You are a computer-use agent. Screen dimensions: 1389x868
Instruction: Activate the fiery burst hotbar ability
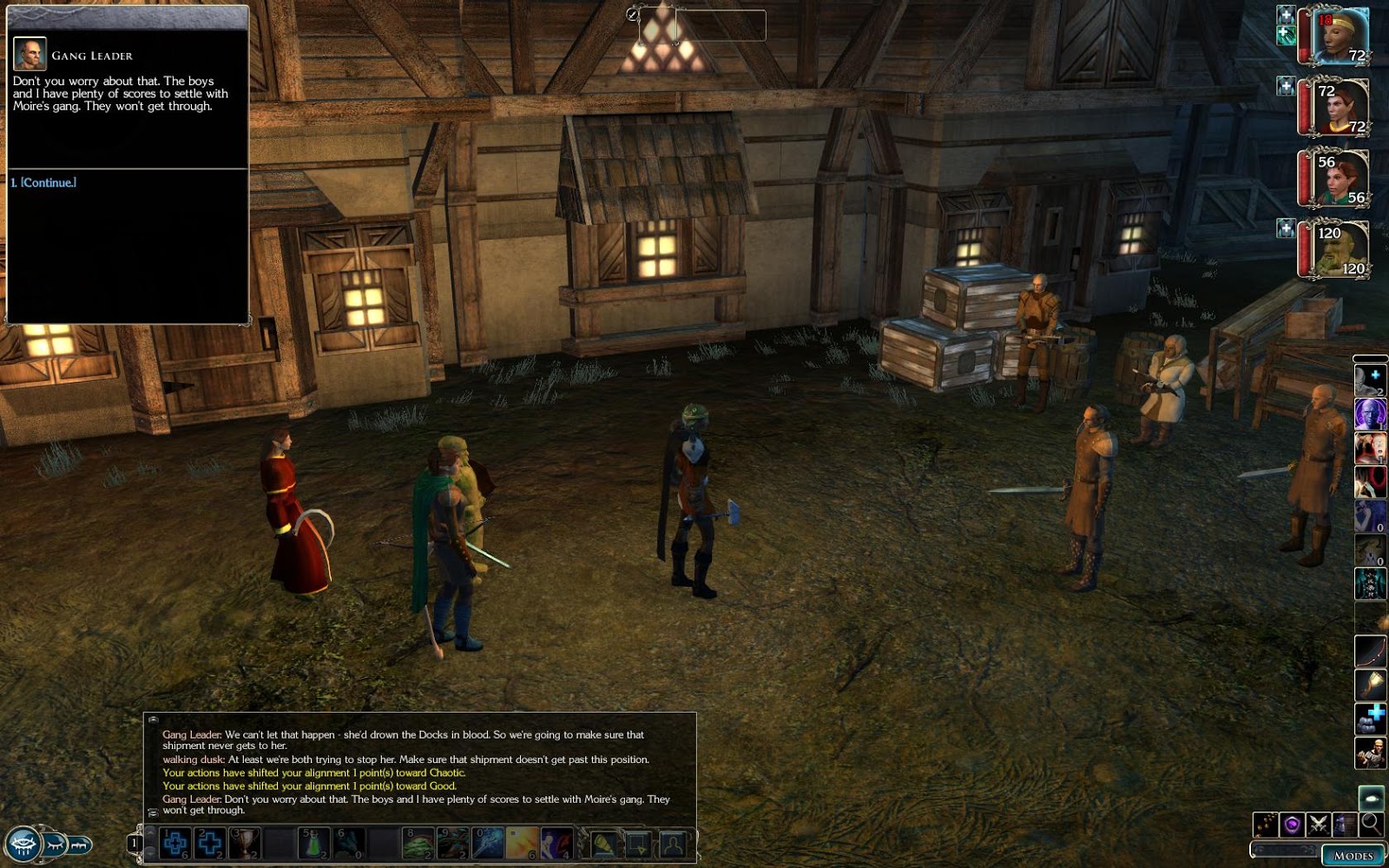click(523, 843)
